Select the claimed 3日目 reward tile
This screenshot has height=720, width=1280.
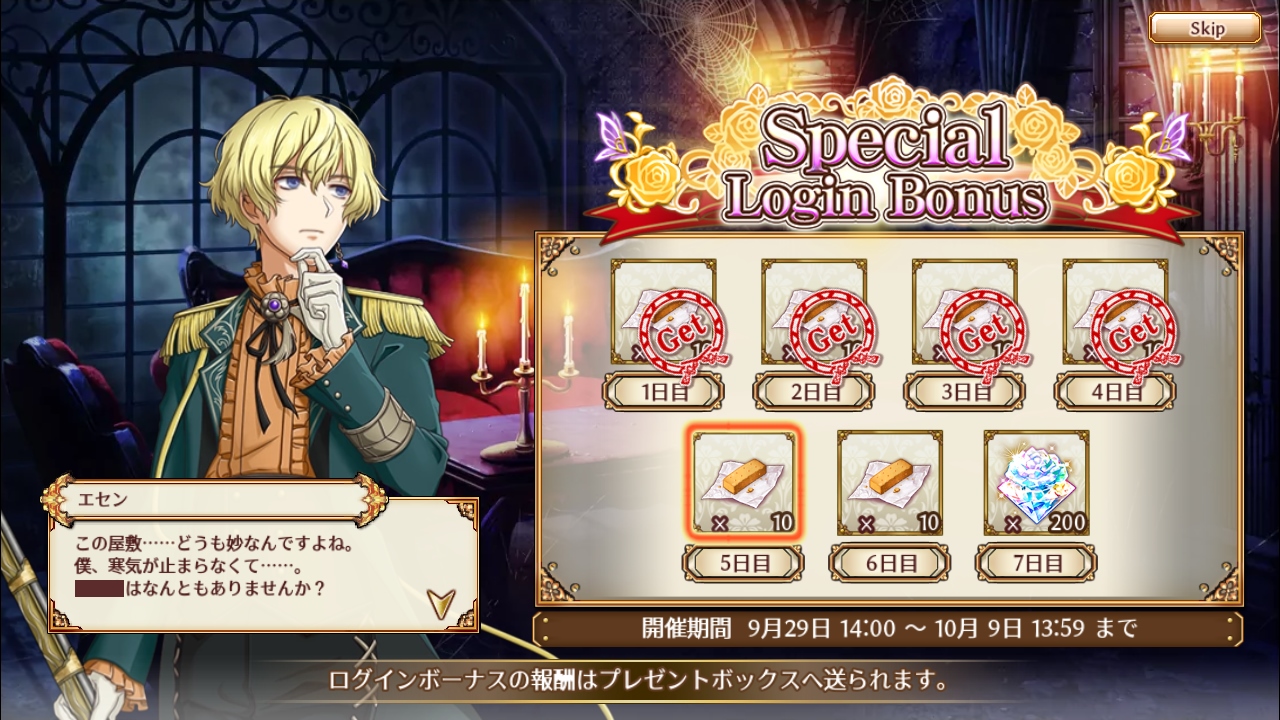pos(965,312)
